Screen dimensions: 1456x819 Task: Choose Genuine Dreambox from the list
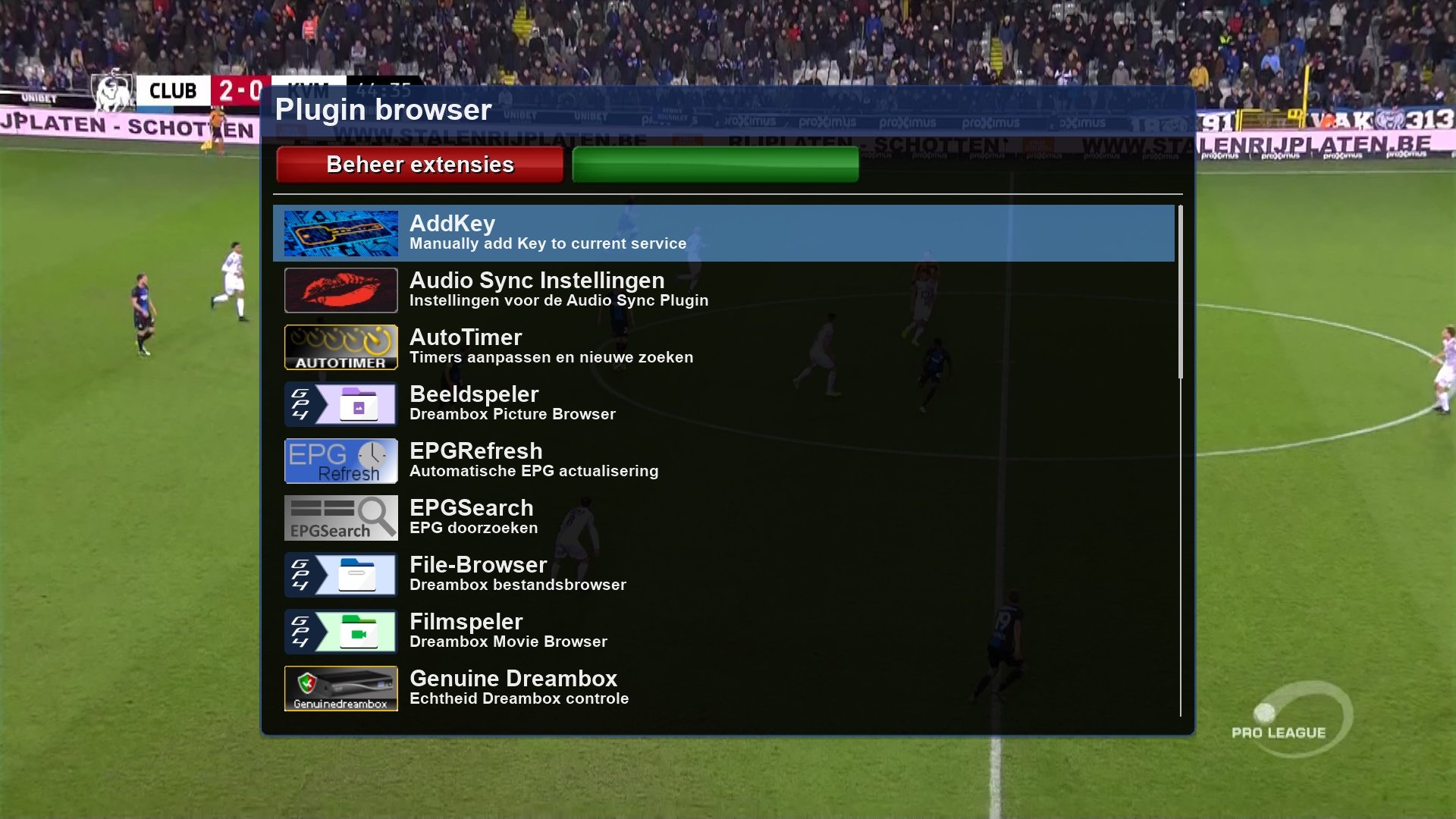(723, 688)
